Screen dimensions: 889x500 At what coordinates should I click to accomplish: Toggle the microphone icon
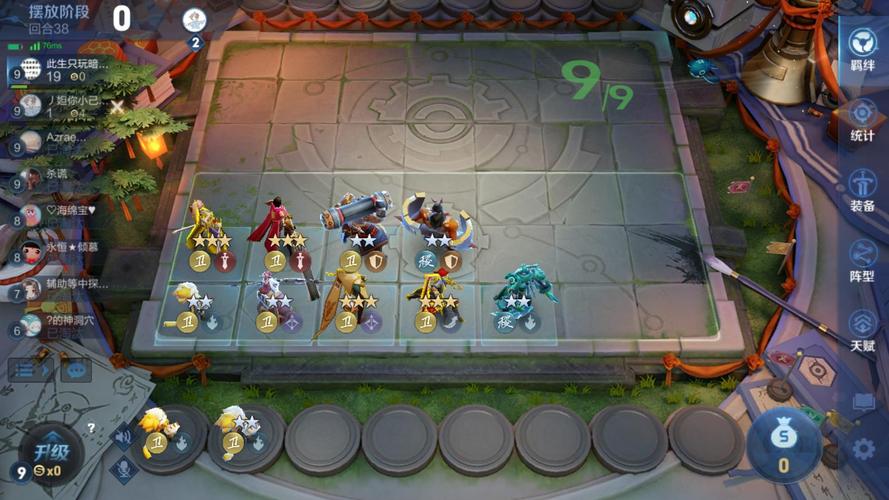(124, 468)
